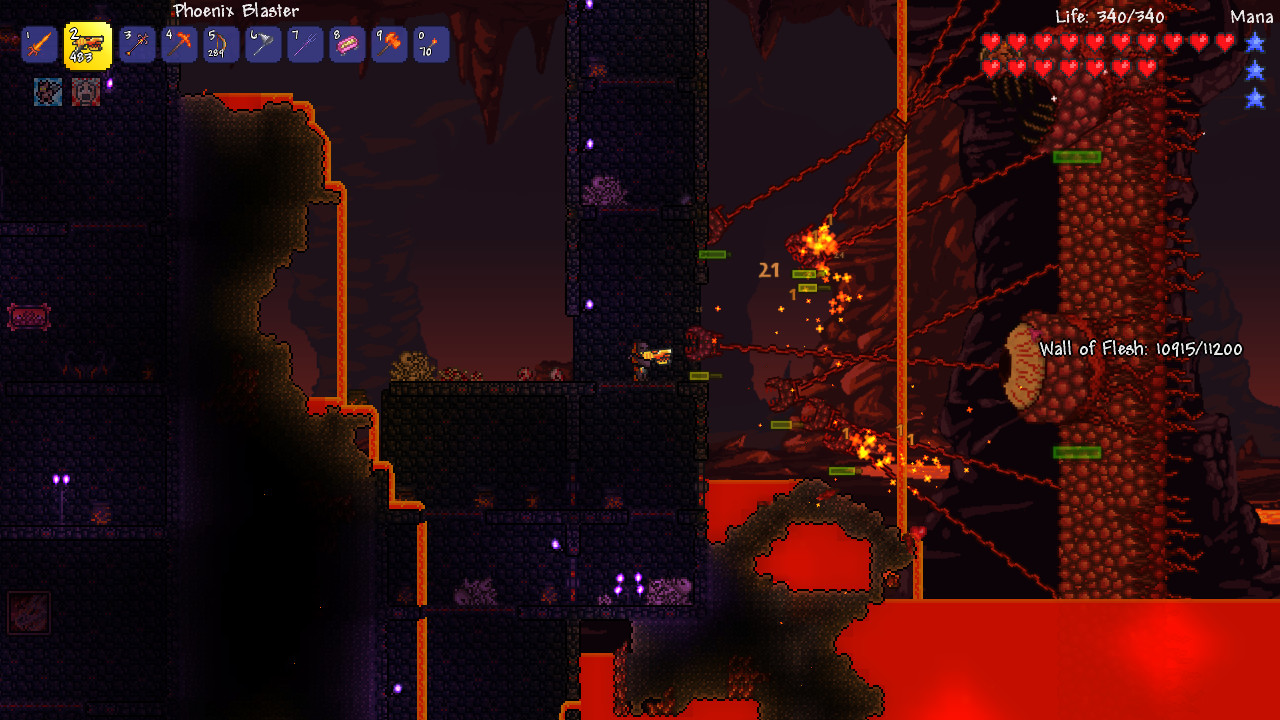Viewport: 1280px width, 720px height.
Task: Select the Molten Pickaxe in slot 4
Action: point(178,44)
